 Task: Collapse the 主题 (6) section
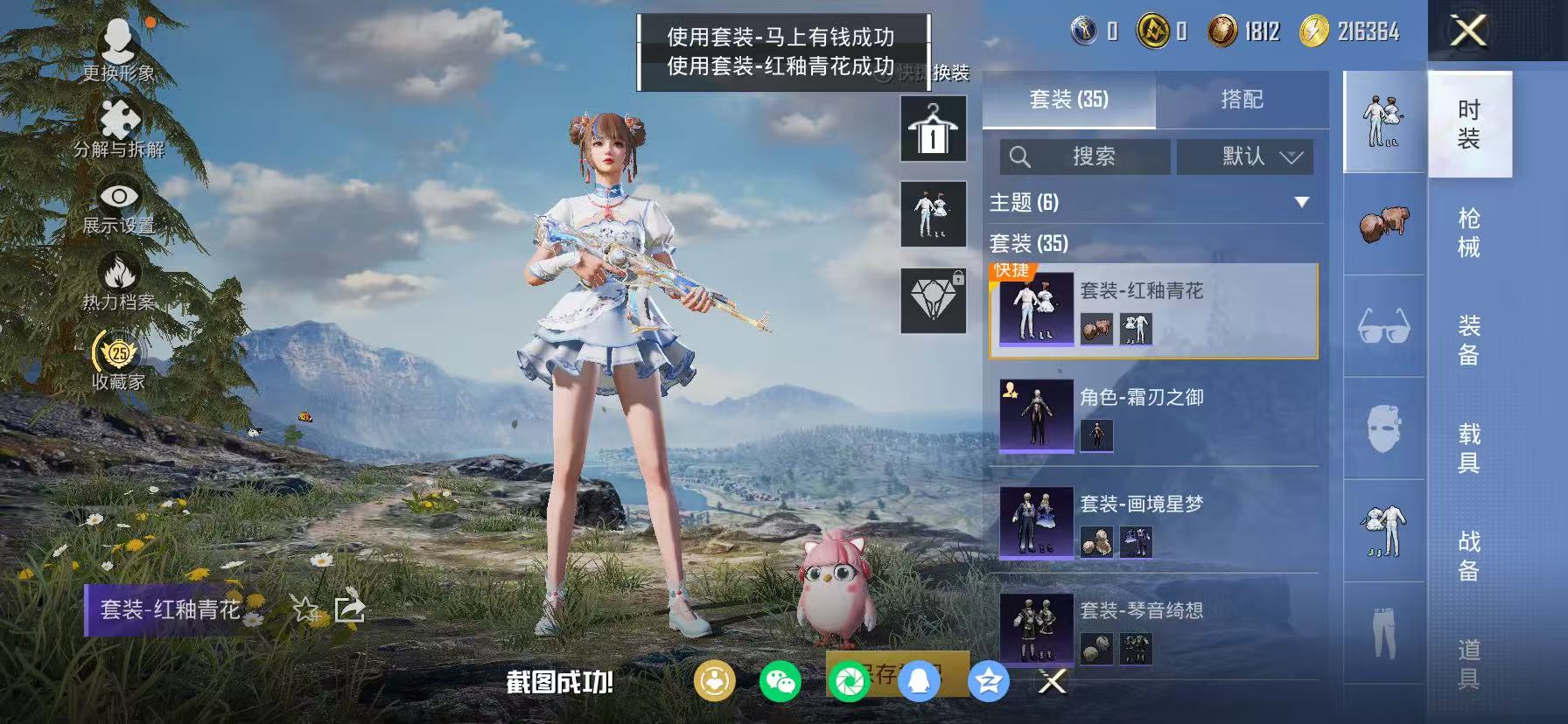pos(1301,202)
